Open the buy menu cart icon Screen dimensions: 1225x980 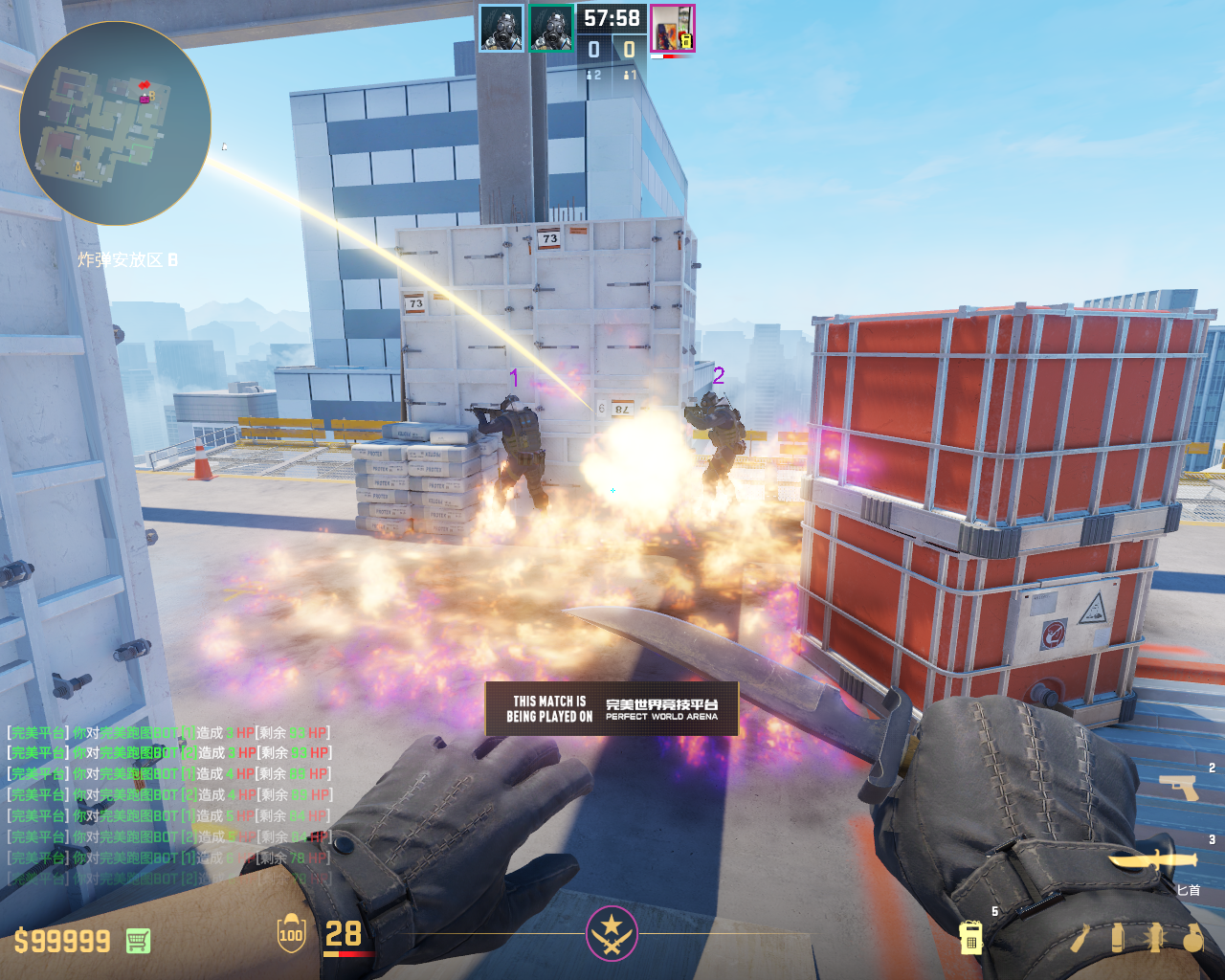click(138, 941)
